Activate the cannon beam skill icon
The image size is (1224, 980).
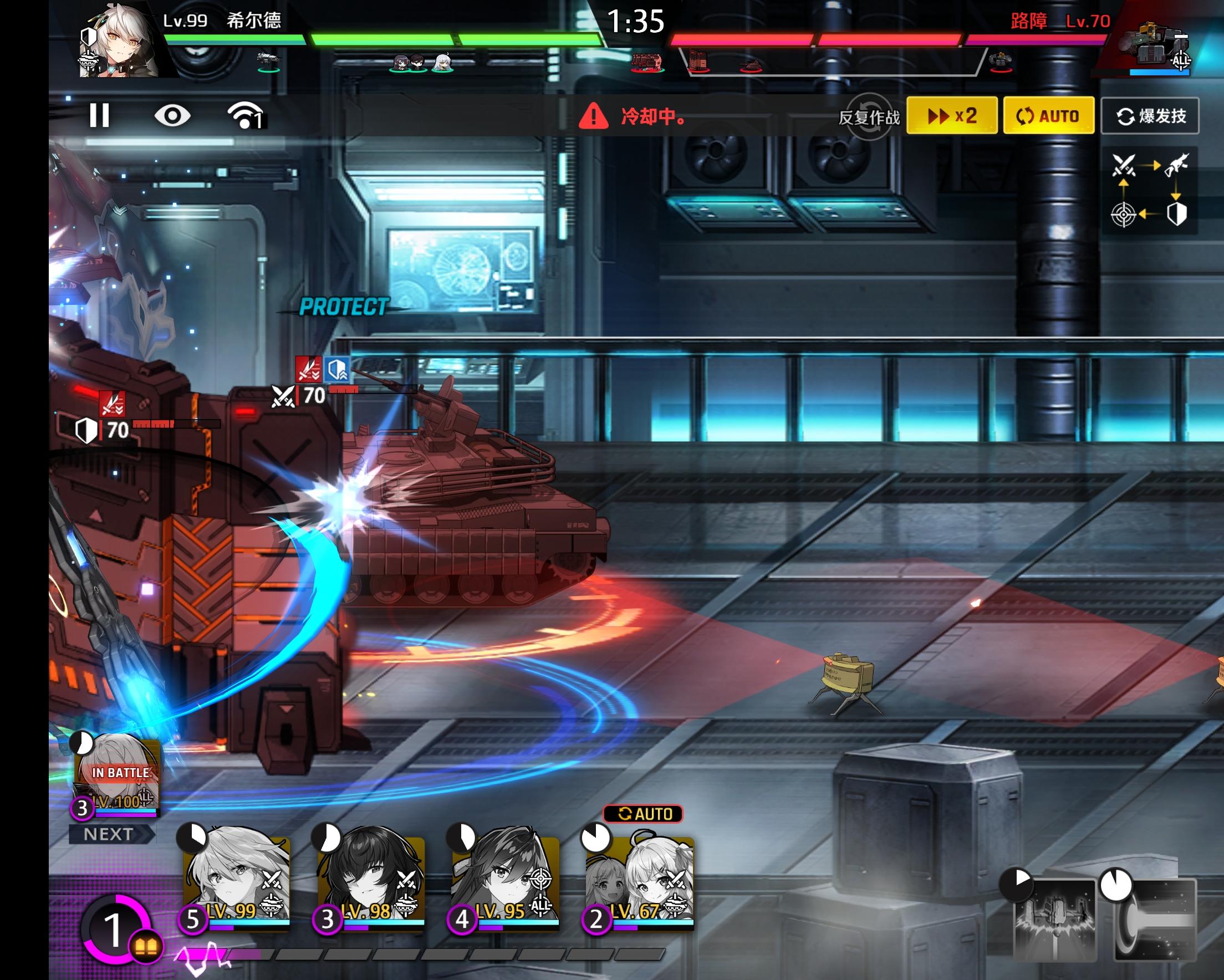pyautogui.click(x=1155, y=917)
